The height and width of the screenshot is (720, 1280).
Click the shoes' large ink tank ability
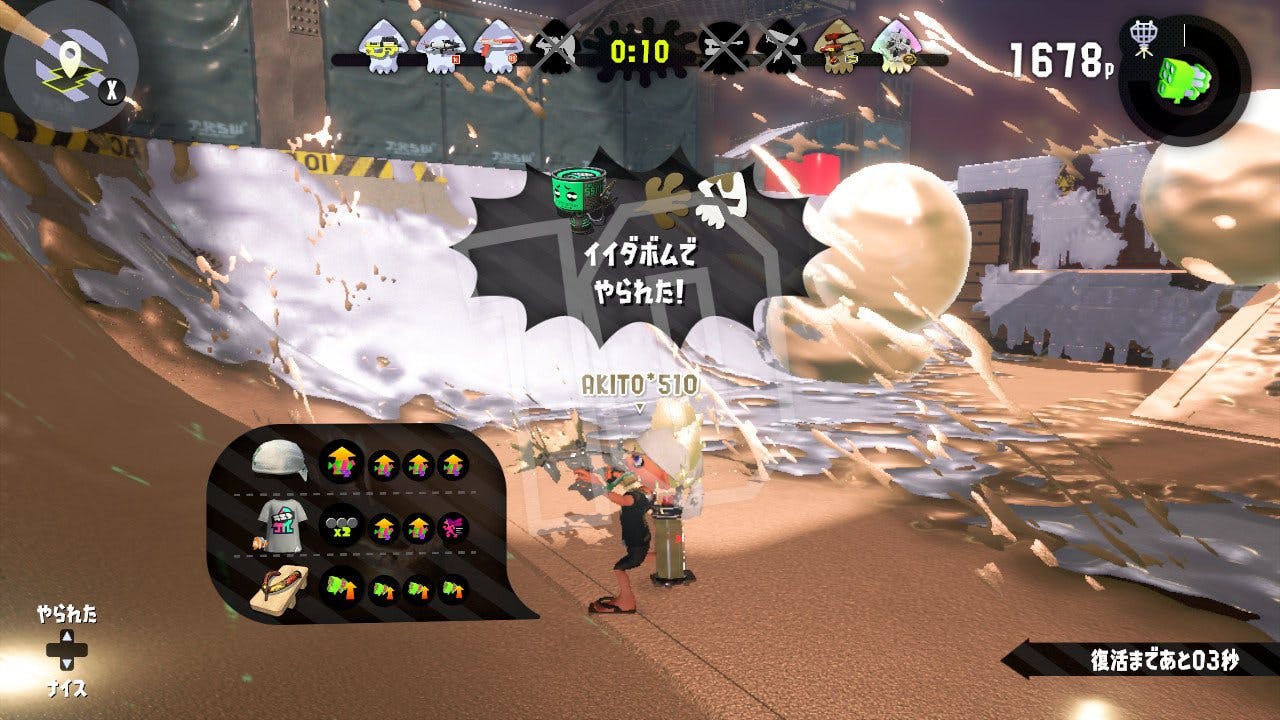click(340, 589)
